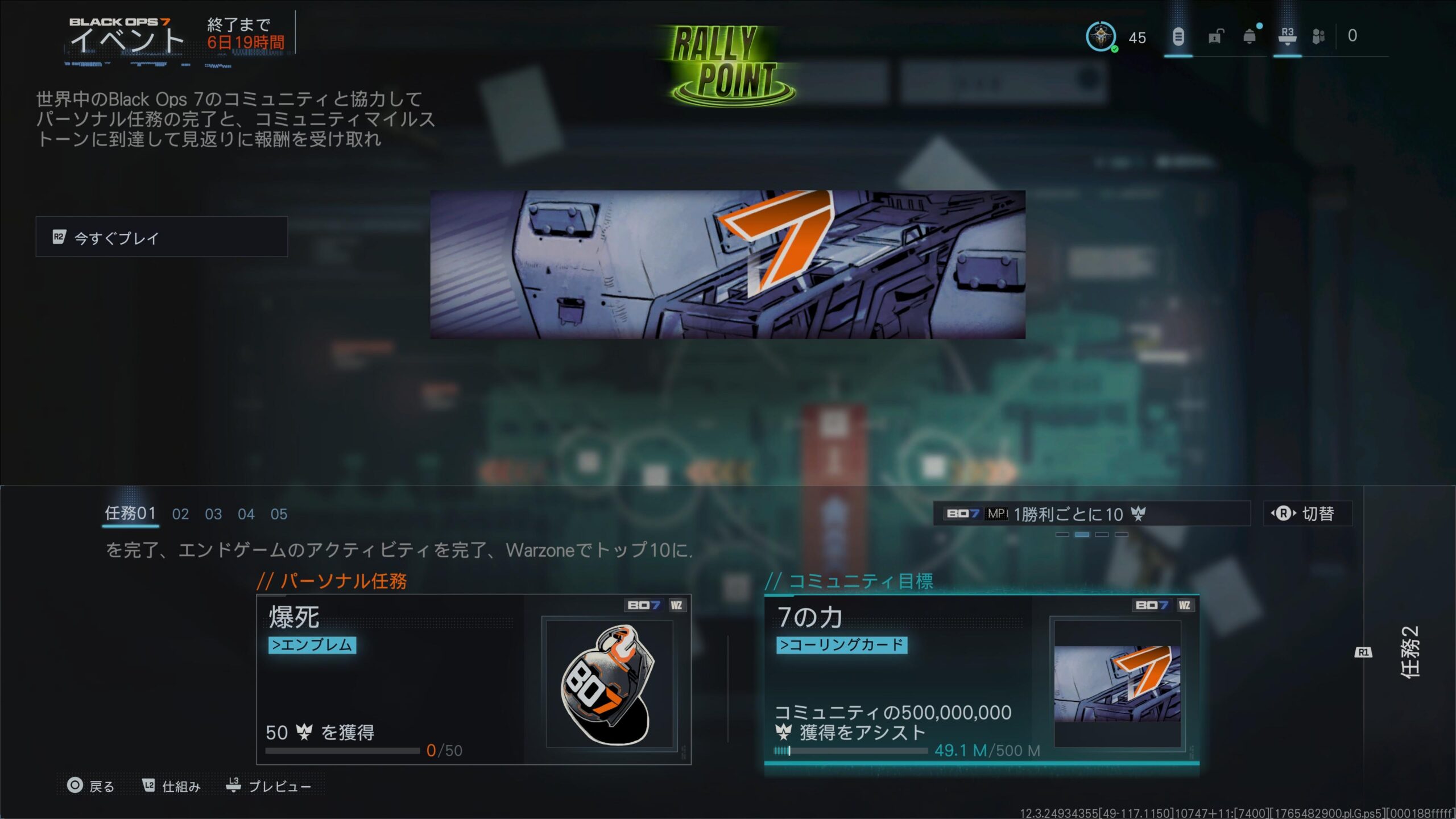Toggle the 切替 switch button

click(1307, 514)
